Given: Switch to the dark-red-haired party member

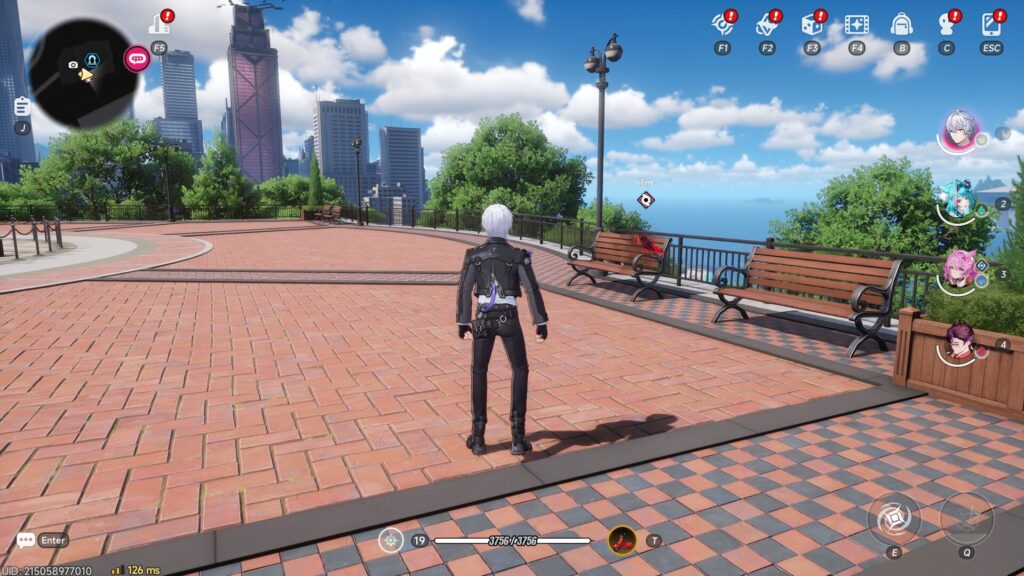Looking at the screenshot, I should tap(960, 342).
